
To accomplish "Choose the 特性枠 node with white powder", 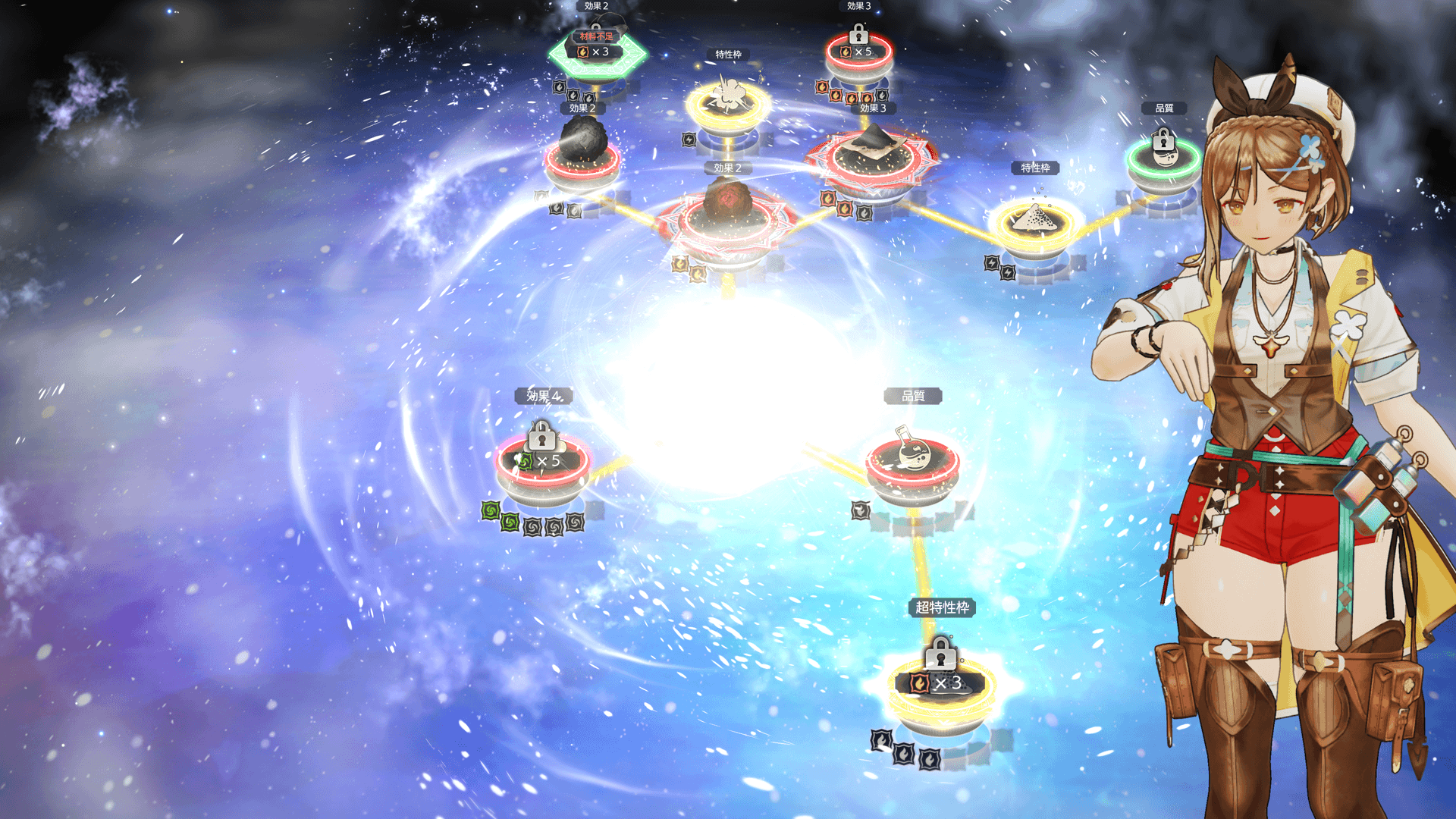I will pyautogui.click(x=1035, y=221).
